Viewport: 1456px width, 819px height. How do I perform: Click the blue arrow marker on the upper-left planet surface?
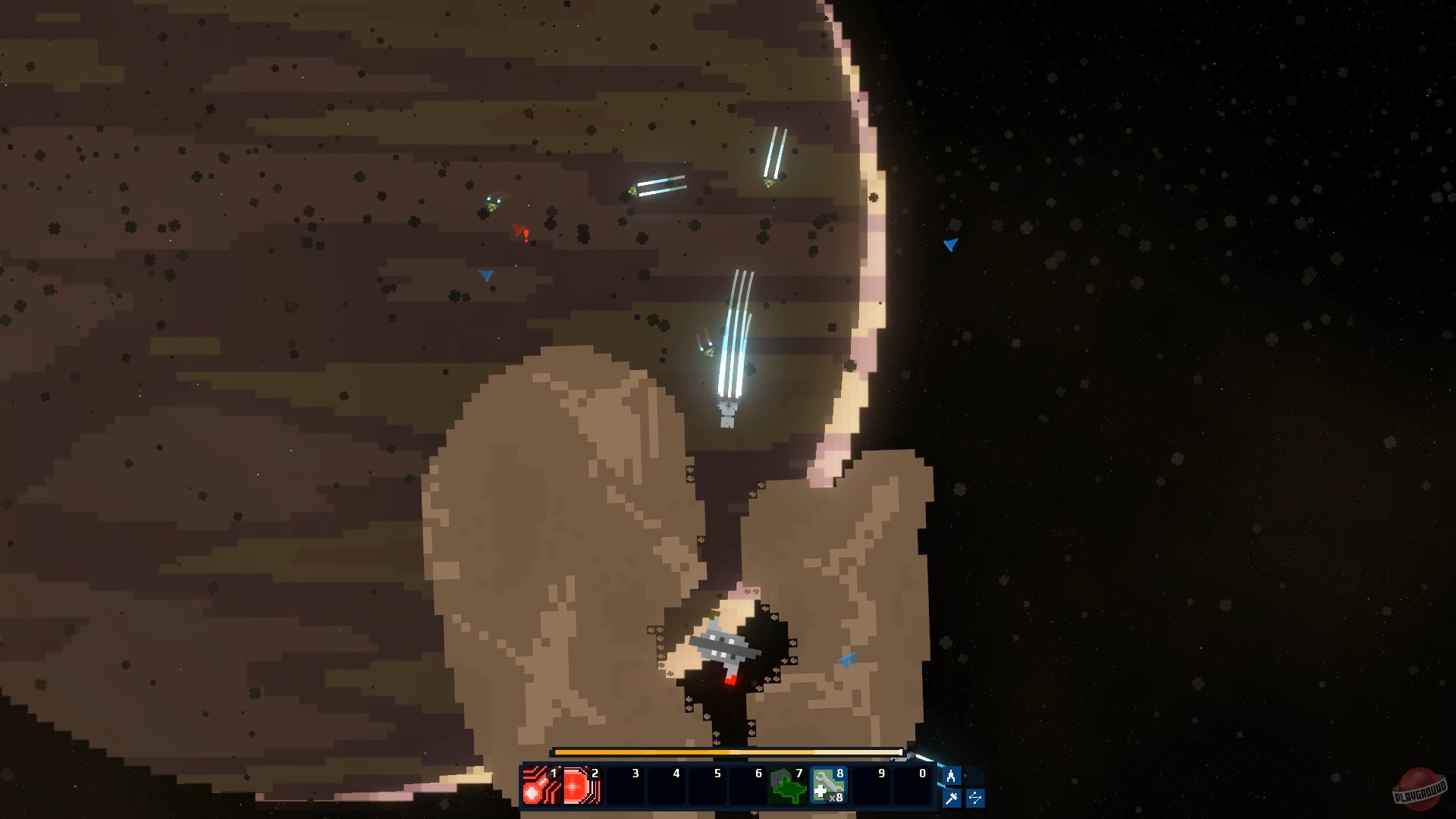click(485, 275)
